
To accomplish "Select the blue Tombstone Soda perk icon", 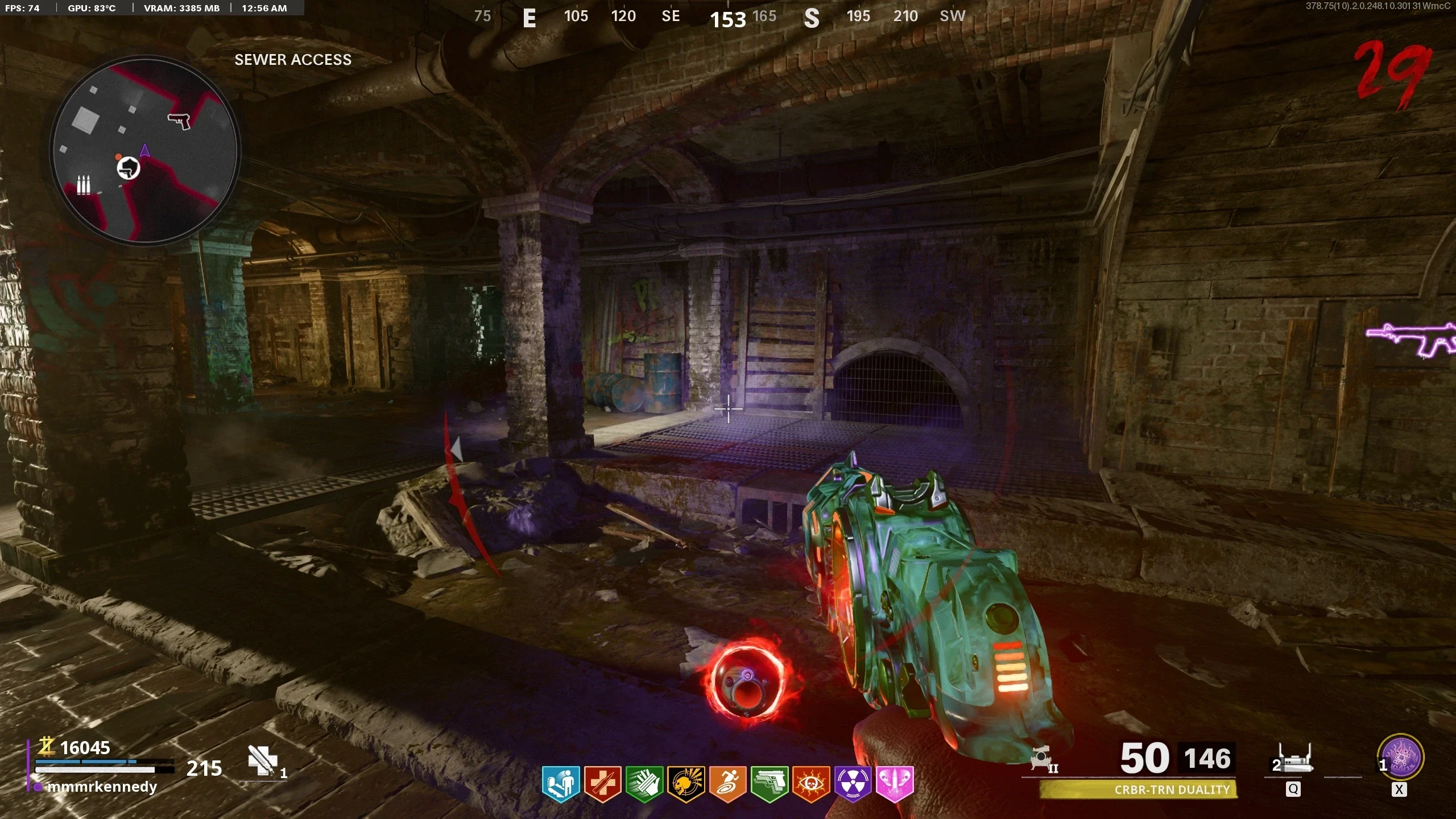I will tap(560, 784).
